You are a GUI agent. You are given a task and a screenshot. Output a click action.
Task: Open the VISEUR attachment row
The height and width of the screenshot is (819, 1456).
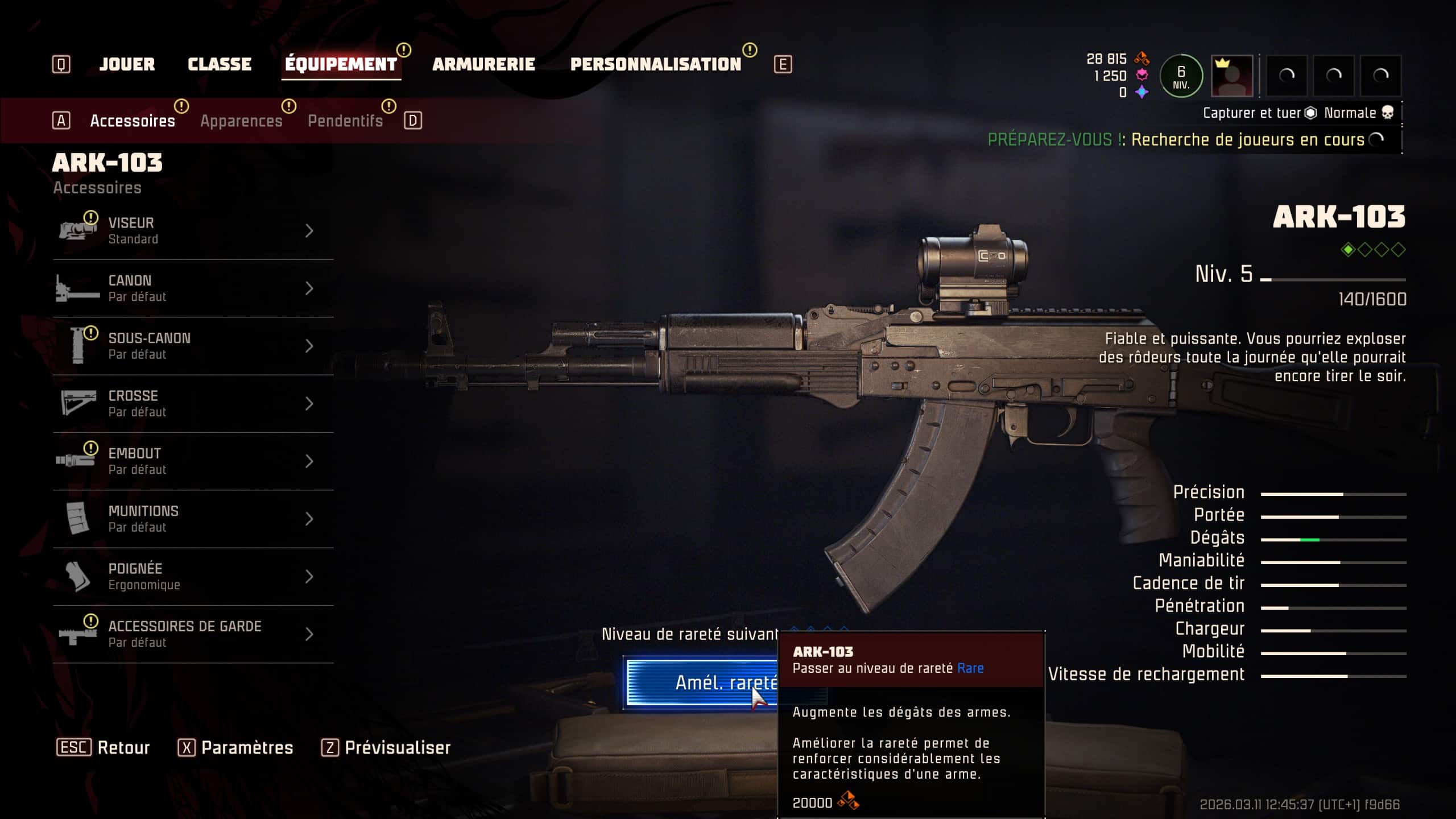click(193, 231)
